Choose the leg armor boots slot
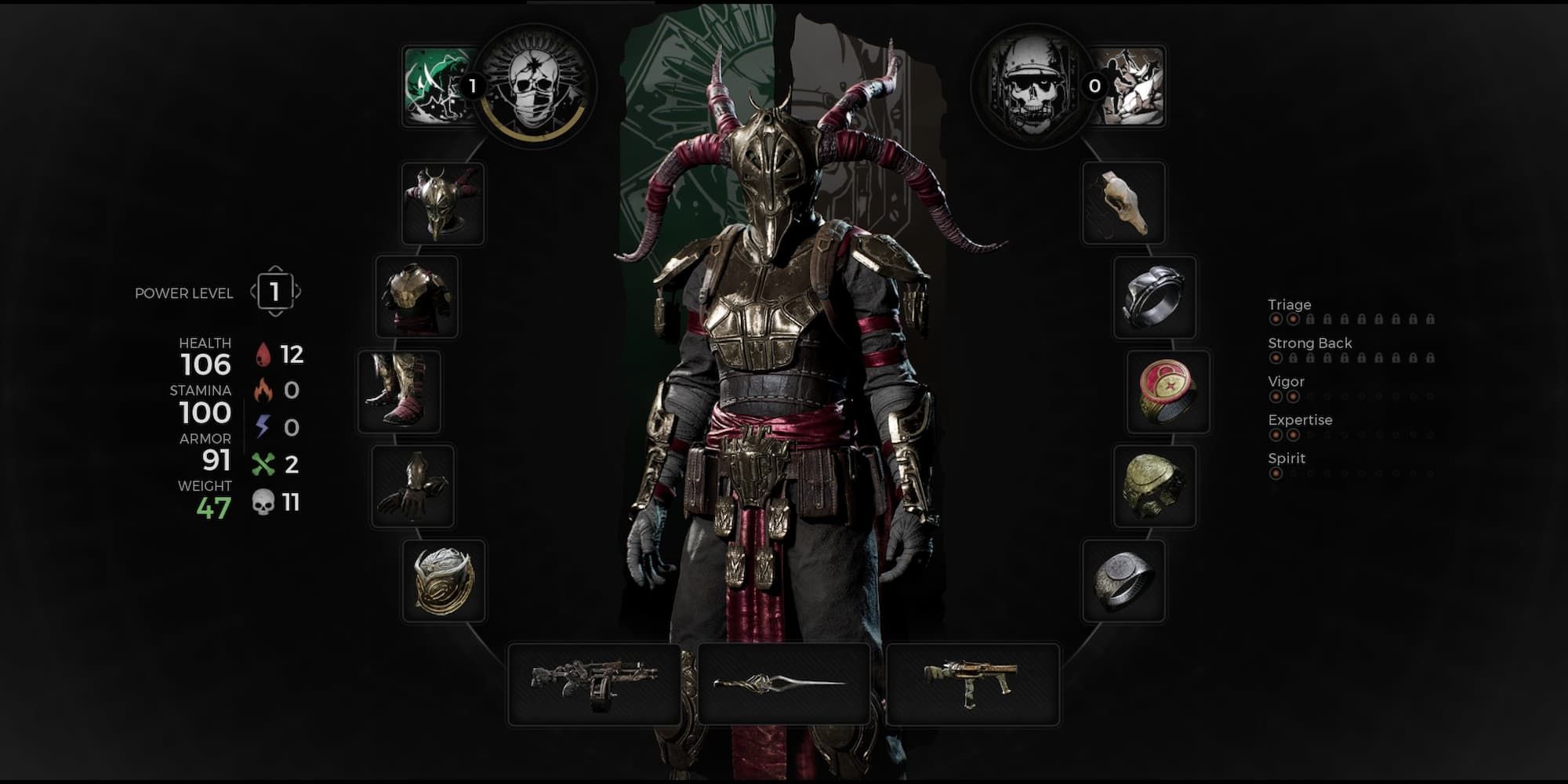The height and width of the screenshot is (784, 1568). point(399,391)
